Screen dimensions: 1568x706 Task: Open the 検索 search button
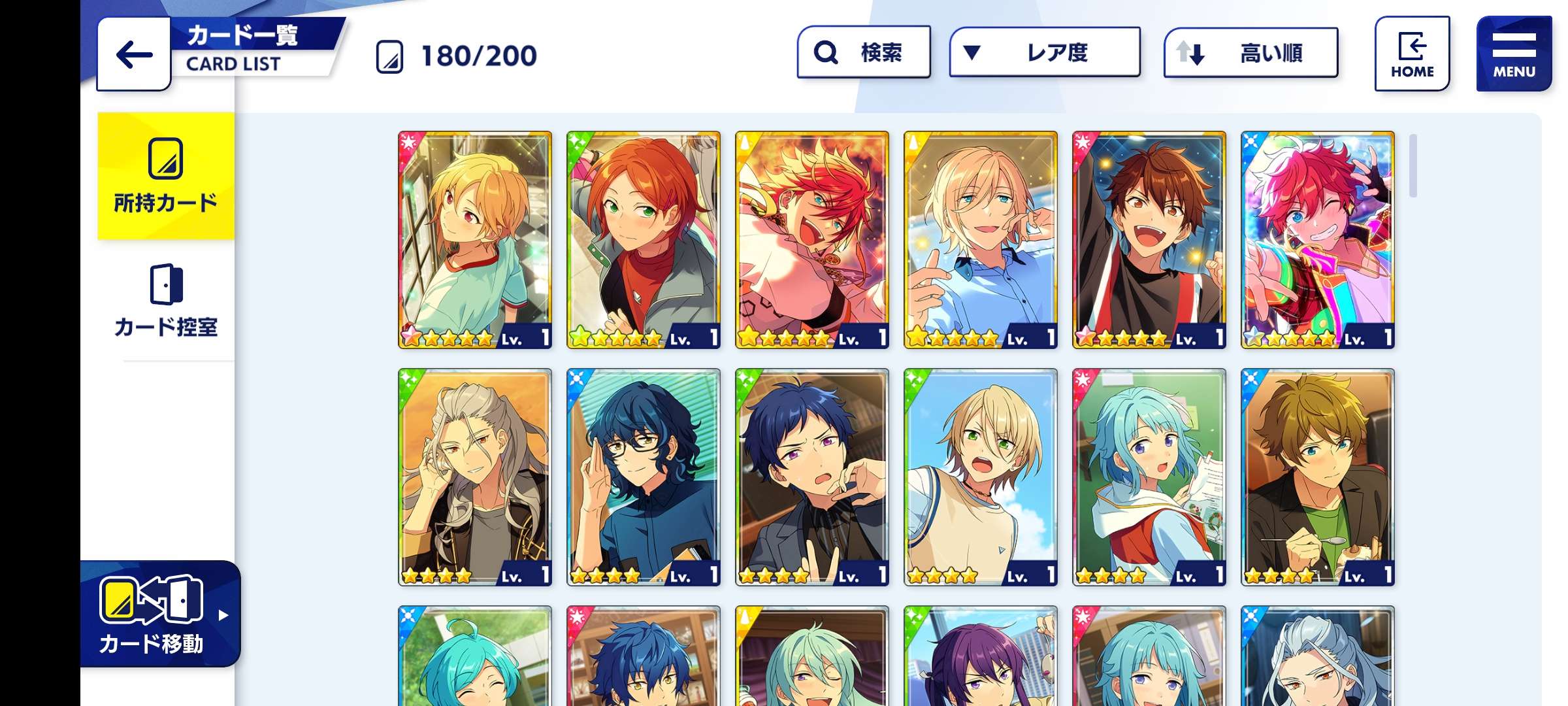864,52
